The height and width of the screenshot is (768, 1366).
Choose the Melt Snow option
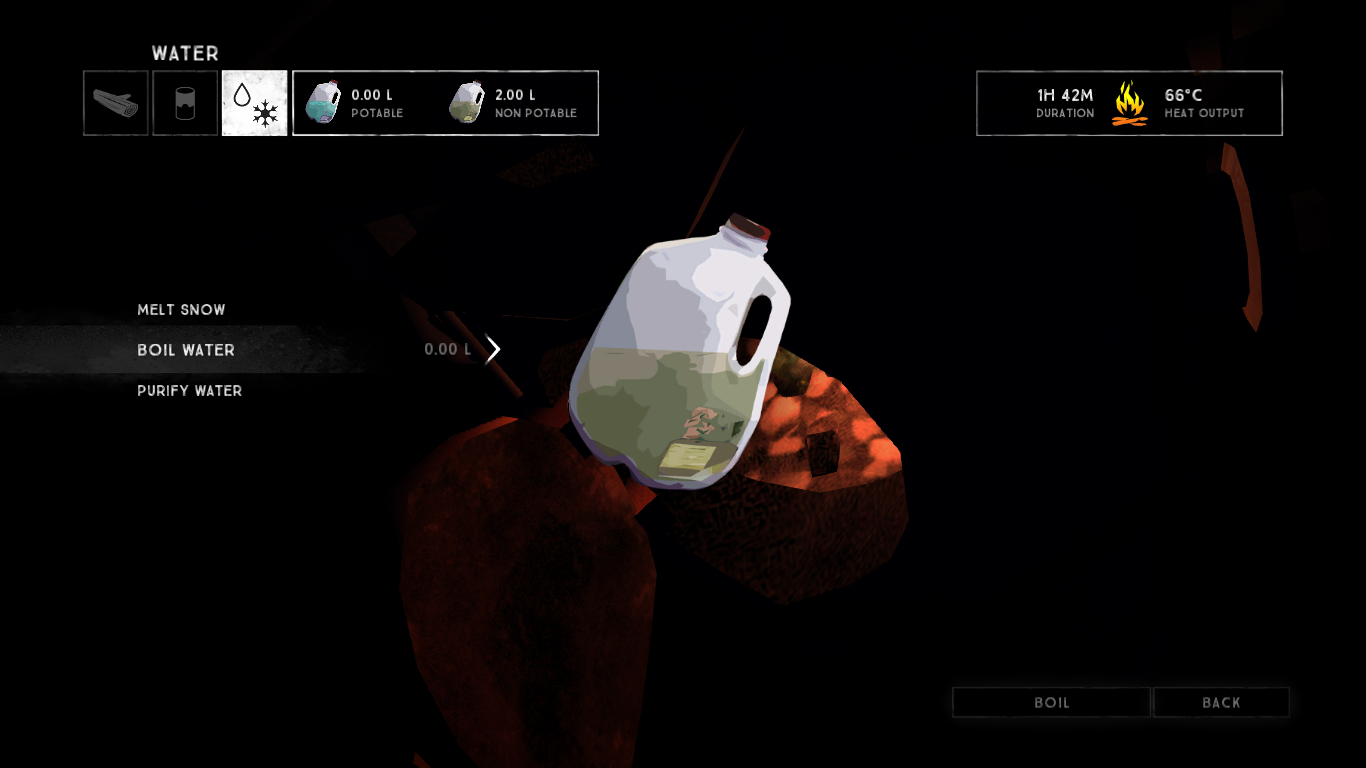coord(181,310)
